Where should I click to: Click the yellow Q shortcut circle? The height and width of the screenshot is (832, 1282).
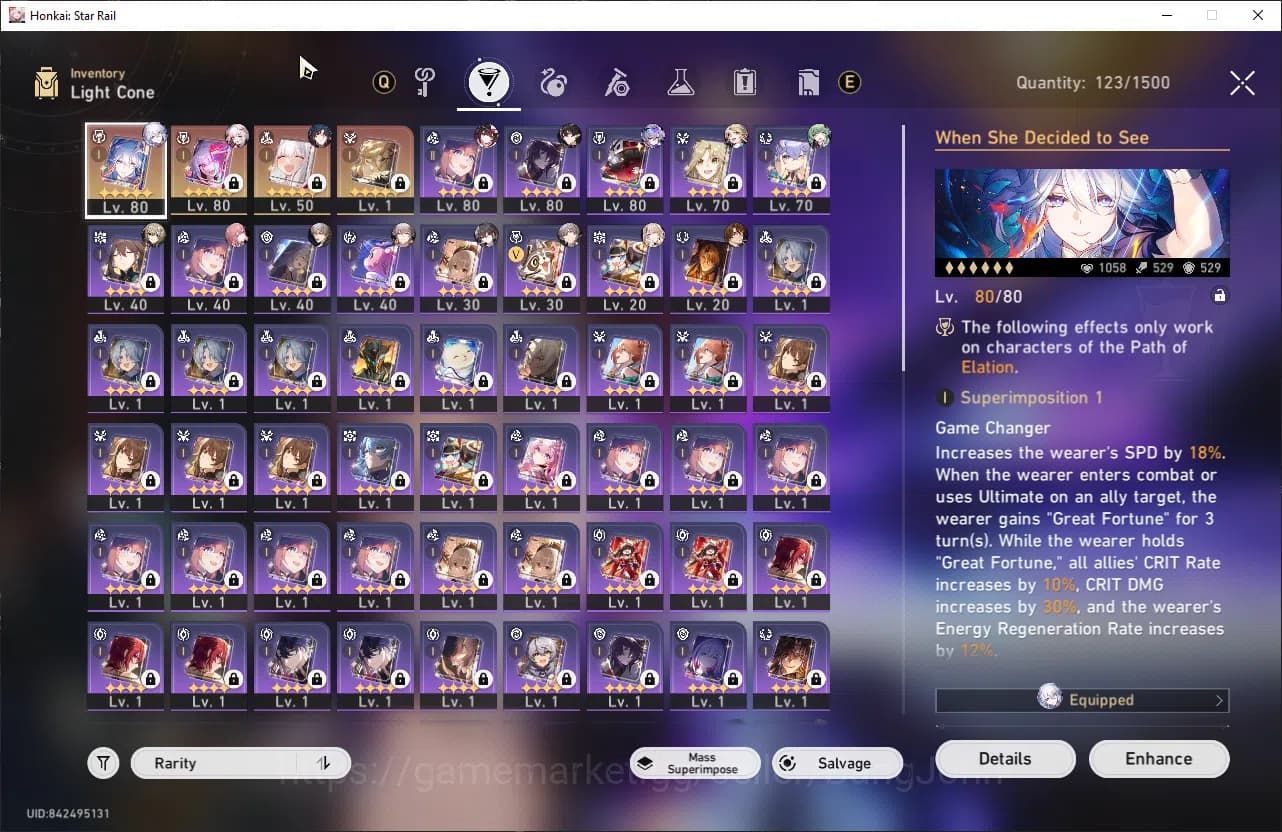tap(384, 83)
